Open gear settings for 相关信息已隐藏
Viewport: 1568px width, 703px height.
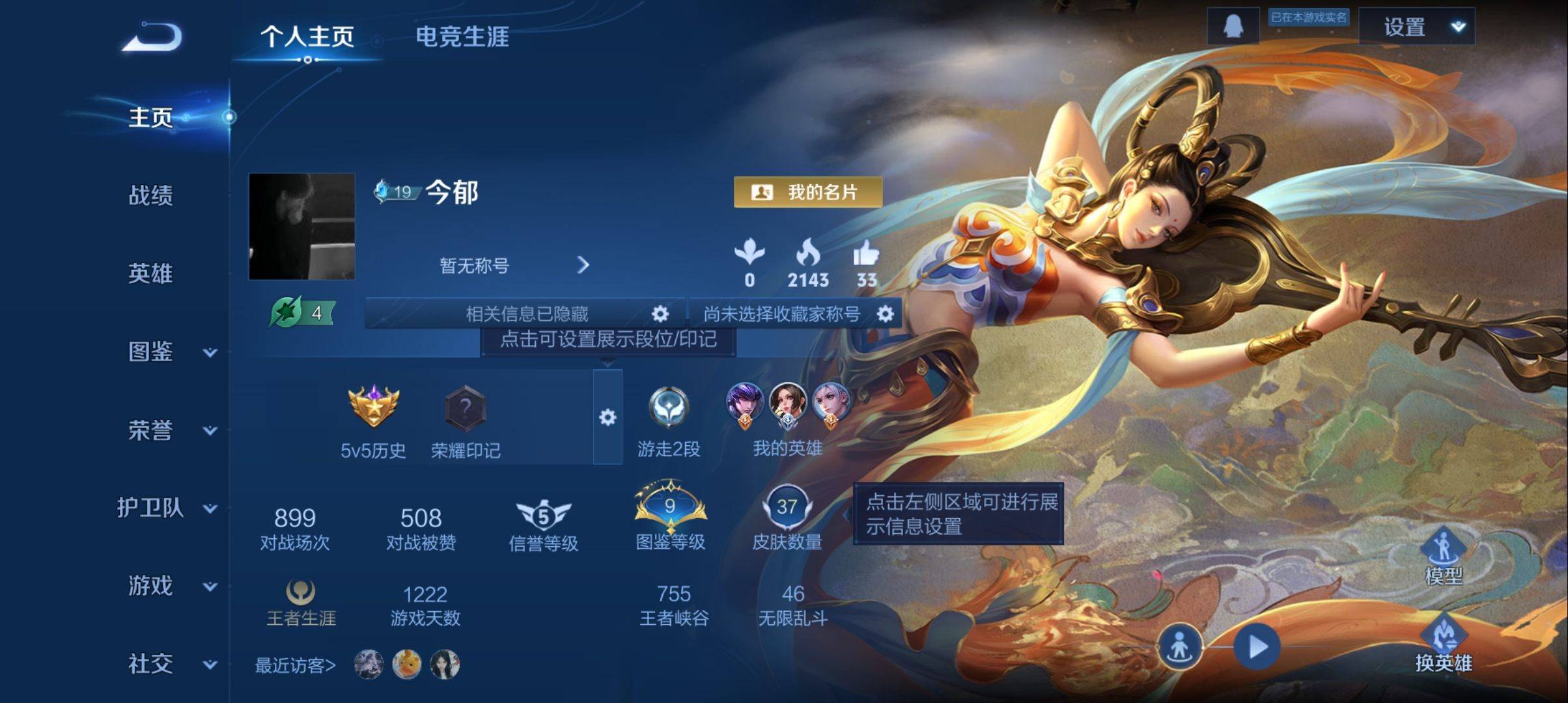coord(660,314)
